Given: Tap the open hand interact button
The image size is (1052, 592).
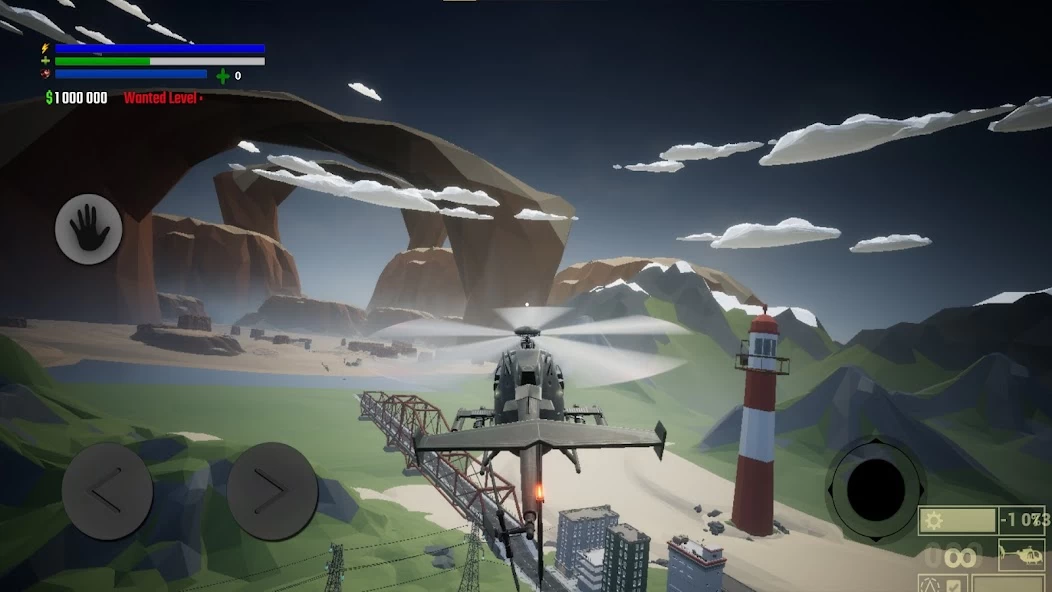Looking at the screenshot, I should (89, 229).
